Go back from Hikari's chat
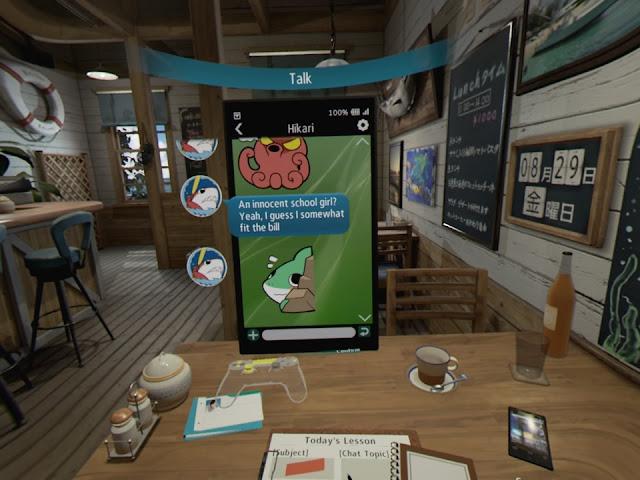640x480 pixels. (x=239, y=127)
